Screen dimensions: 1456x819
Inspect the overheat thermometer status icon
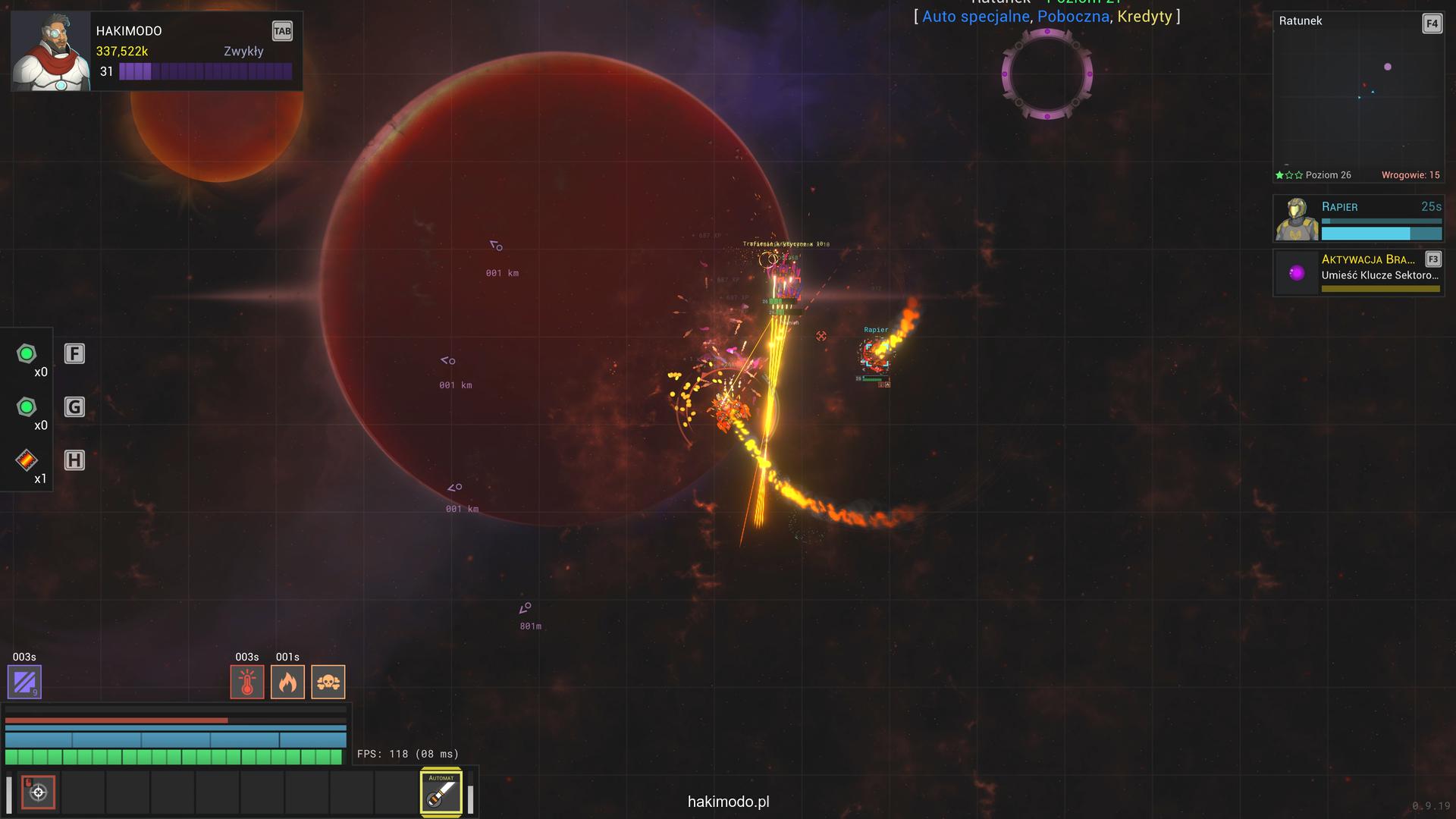click(x=247, y=682)
